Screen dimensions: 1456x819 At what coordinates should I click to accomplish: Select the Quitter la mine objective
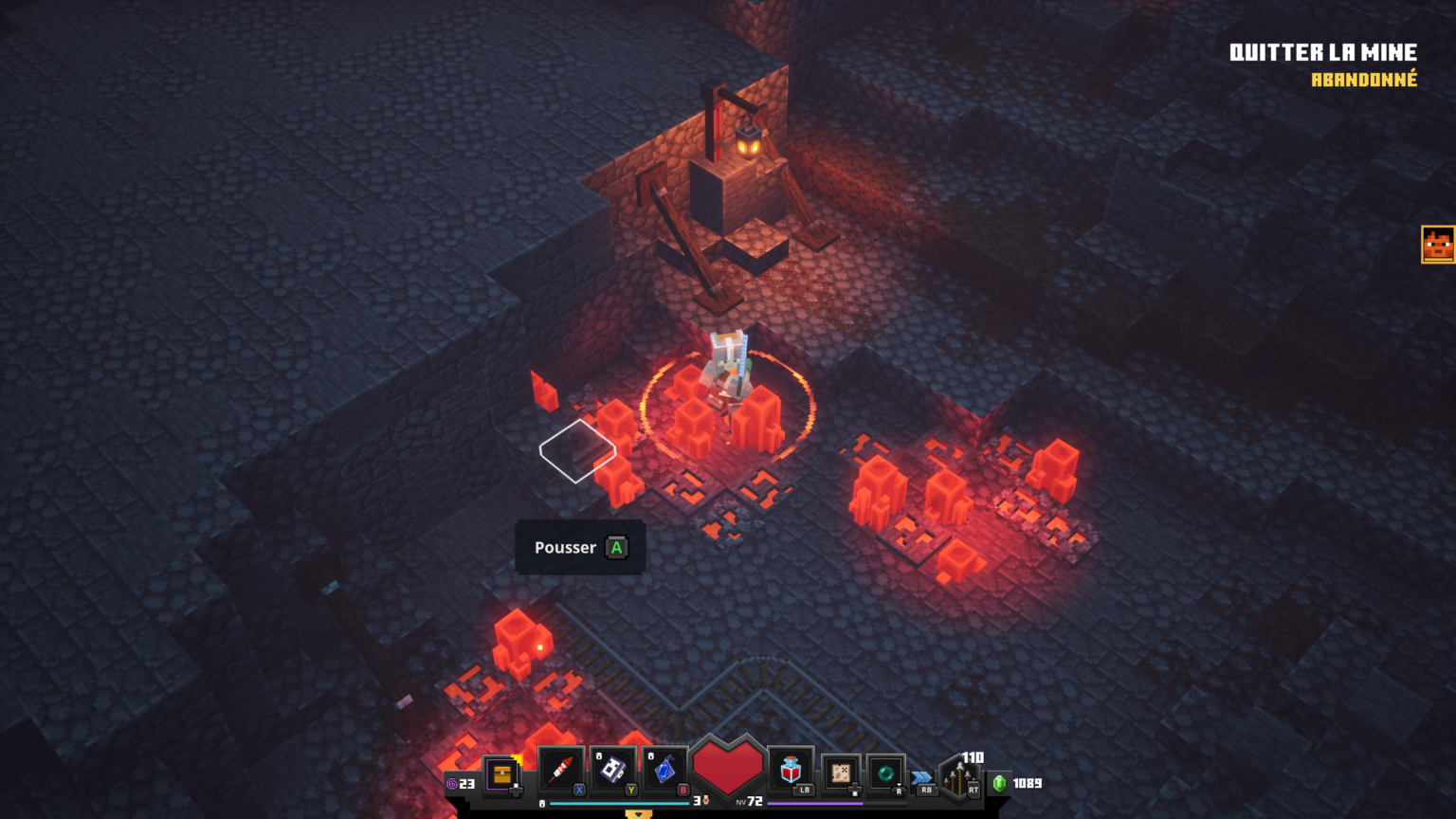point(1322,53)
